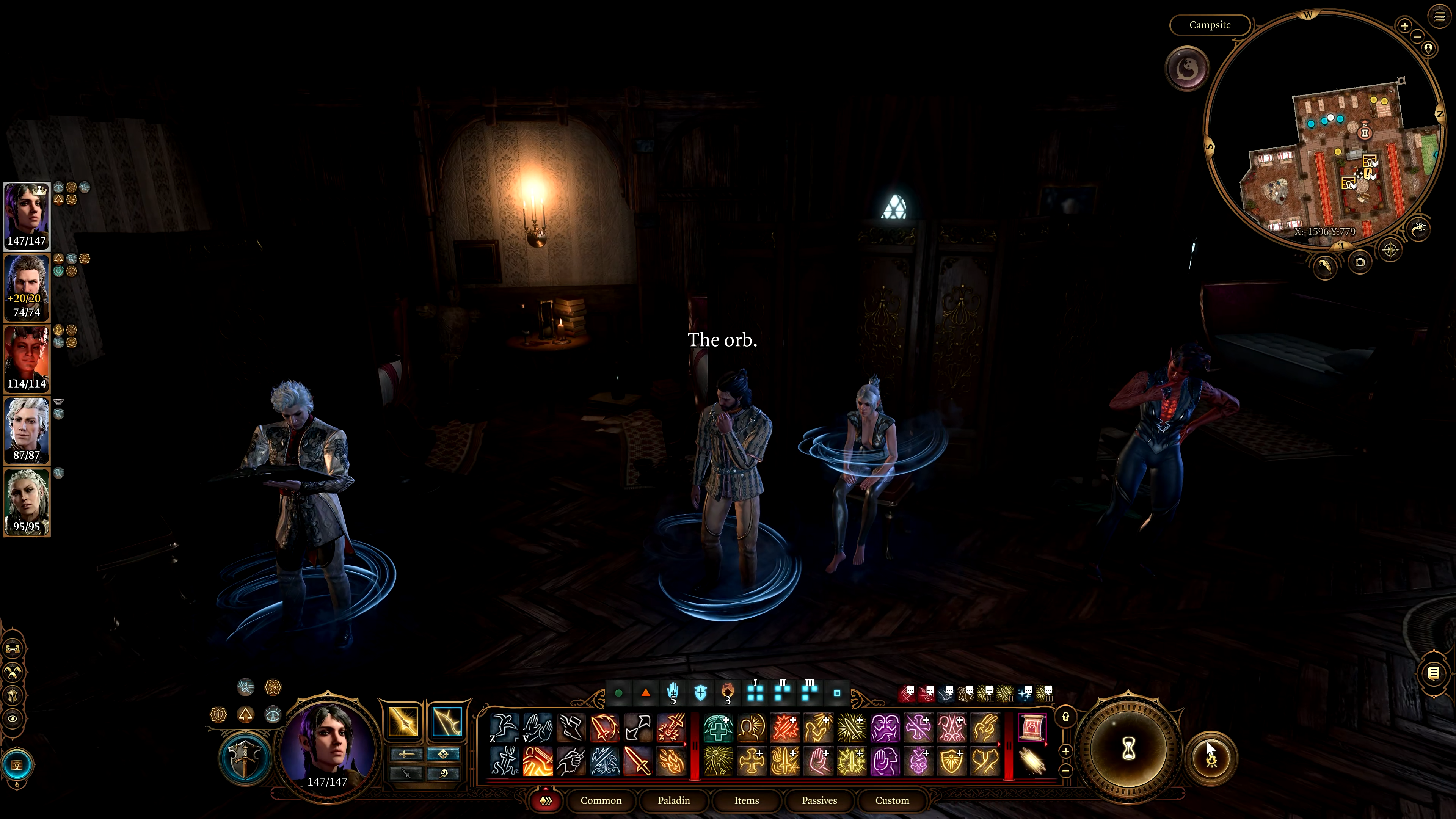The image size is (1456, 819).
Task: Open the game menu hamburger icon
Action: (1439, 16)
